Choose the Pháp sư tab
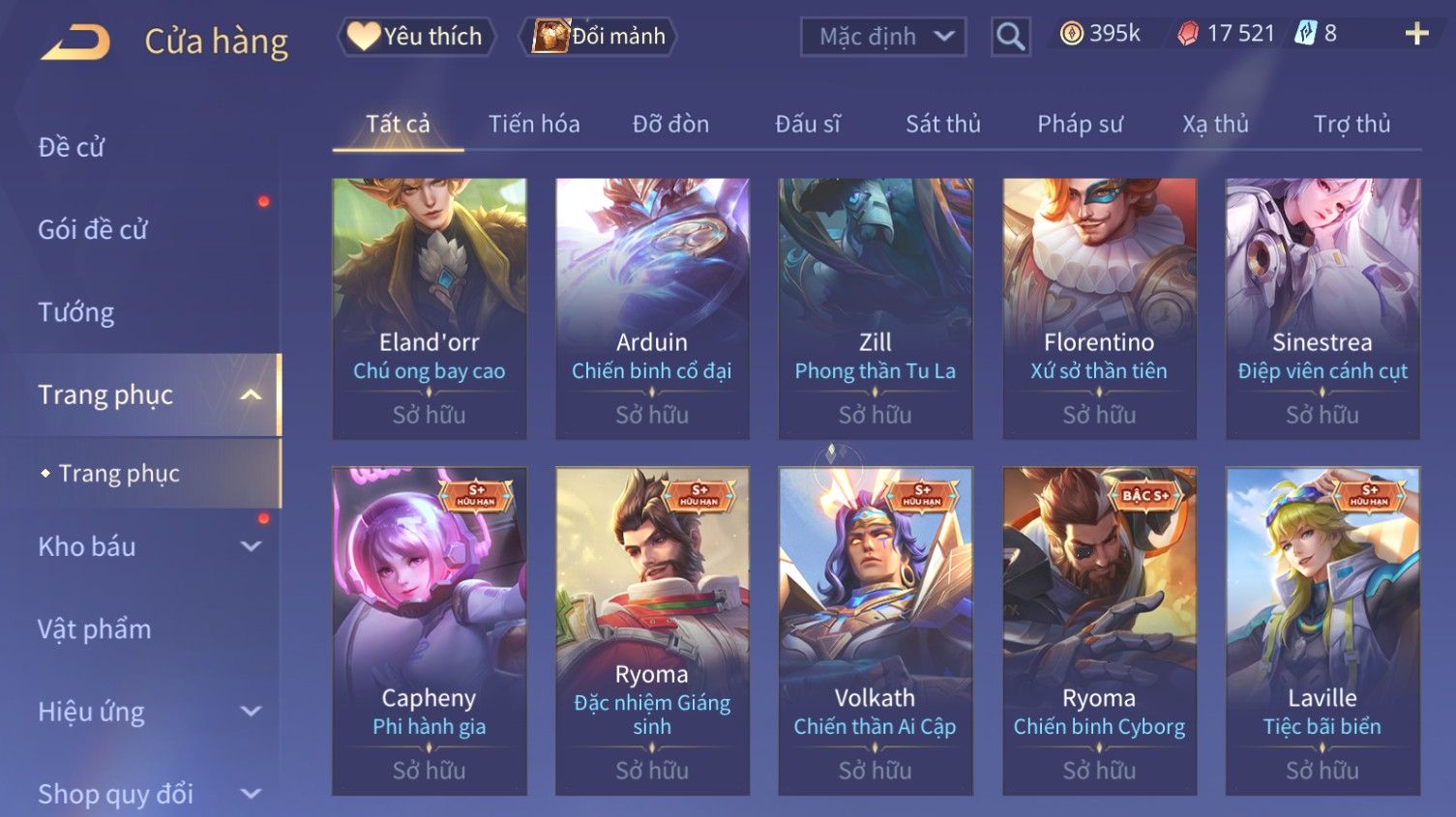1456x817 pixels. click(x=1080, y=124)
